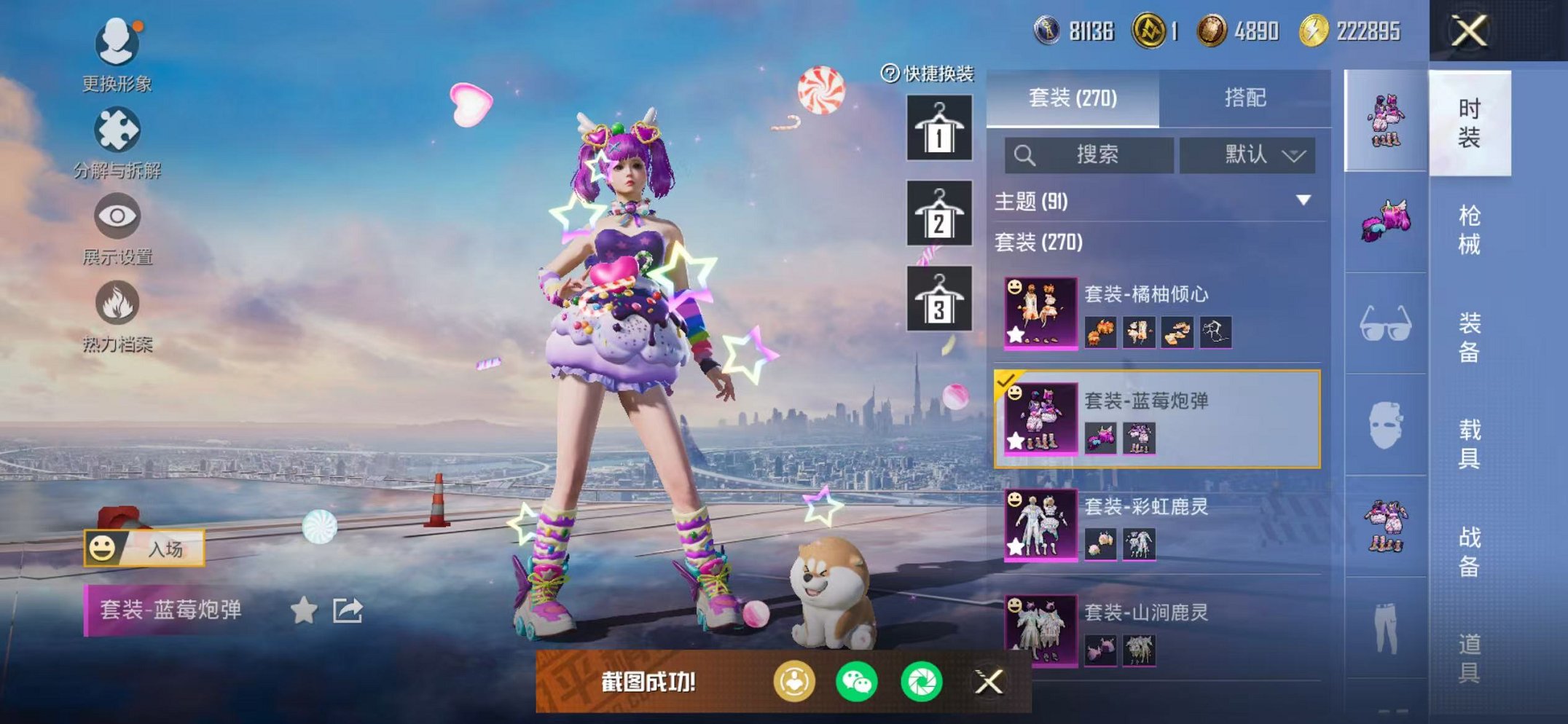The image size is (1568, 724).
Task: Open the 默认 sort dropdown
Action: pos(1247,154)
